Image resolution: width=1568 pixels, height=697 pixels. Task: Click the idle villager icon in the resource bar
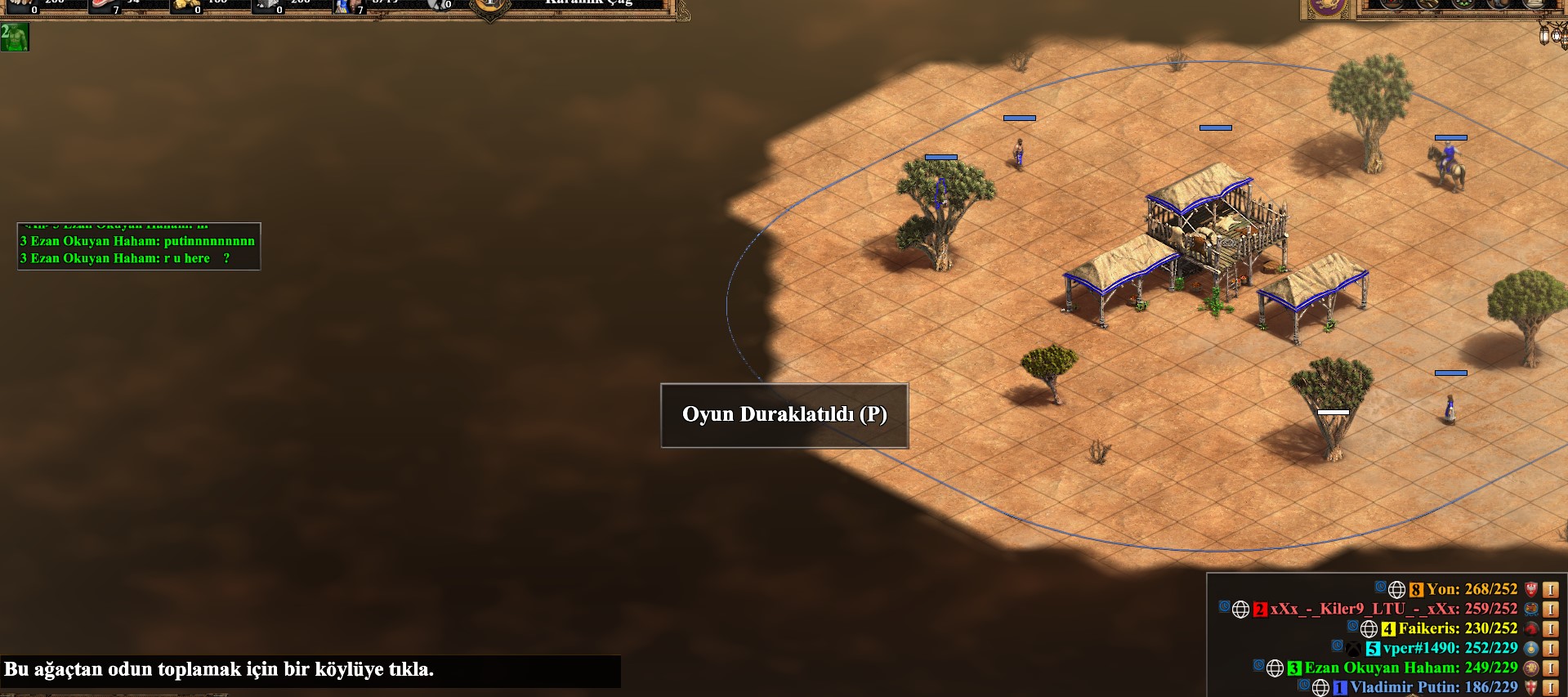coord(439,5)
